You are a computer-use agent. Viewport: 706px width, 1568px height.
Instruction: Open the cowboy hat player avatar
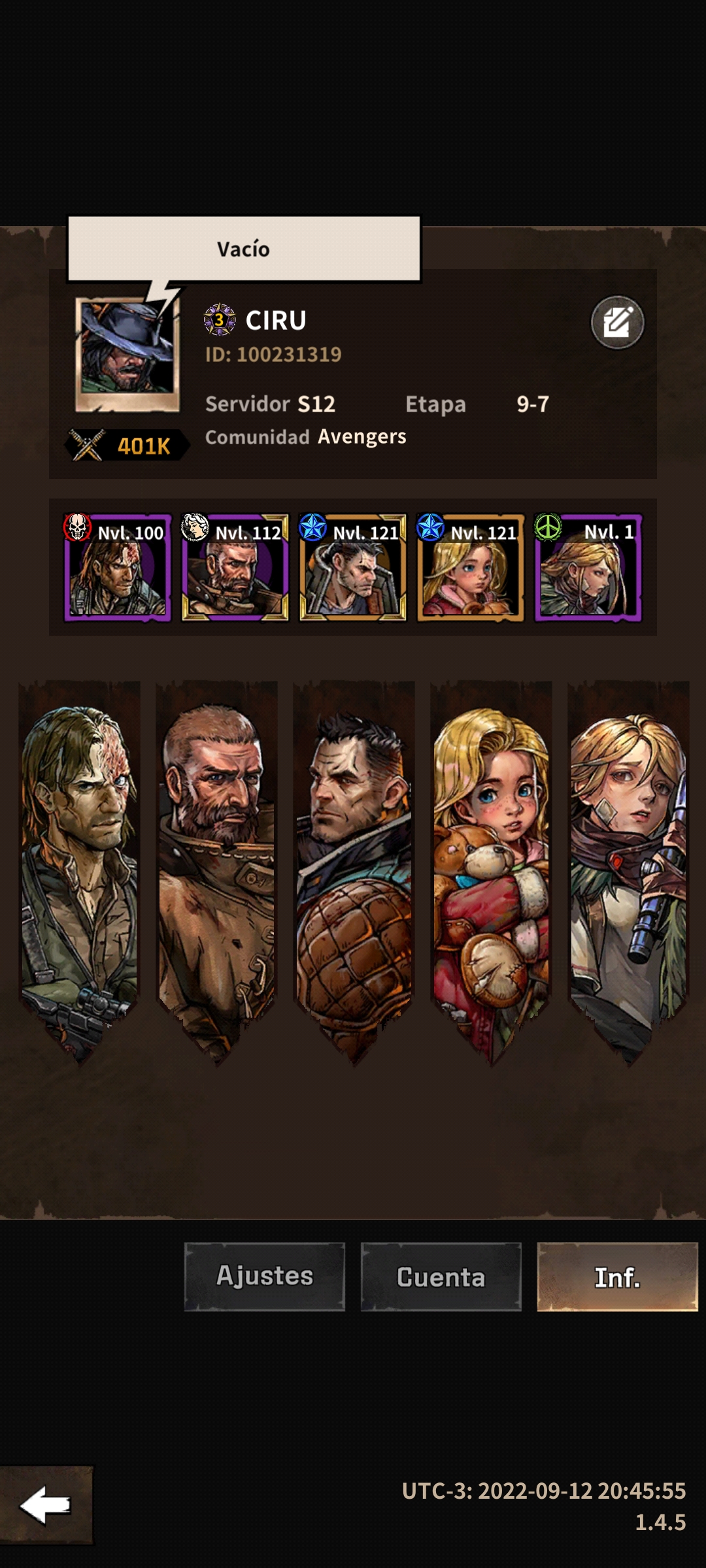pyautogui.click(x=127, y=355)
